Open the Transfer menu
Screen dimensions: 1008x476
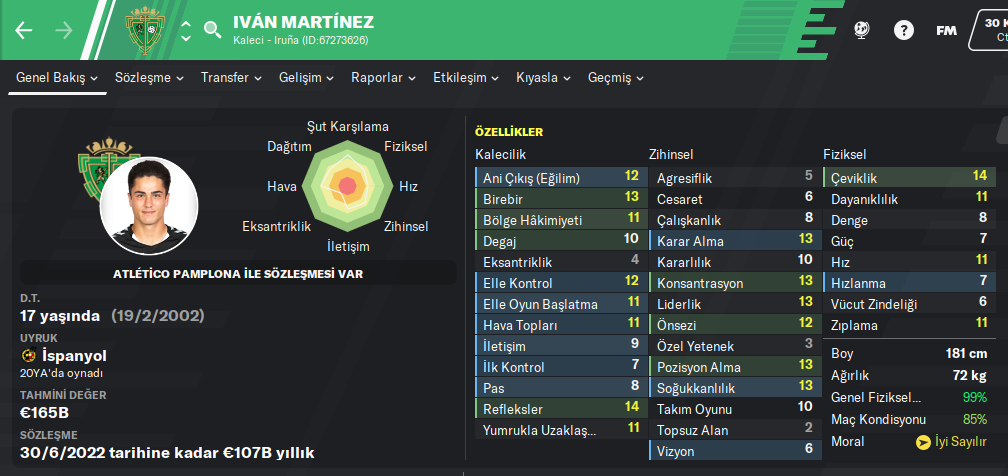click(231, 77)
